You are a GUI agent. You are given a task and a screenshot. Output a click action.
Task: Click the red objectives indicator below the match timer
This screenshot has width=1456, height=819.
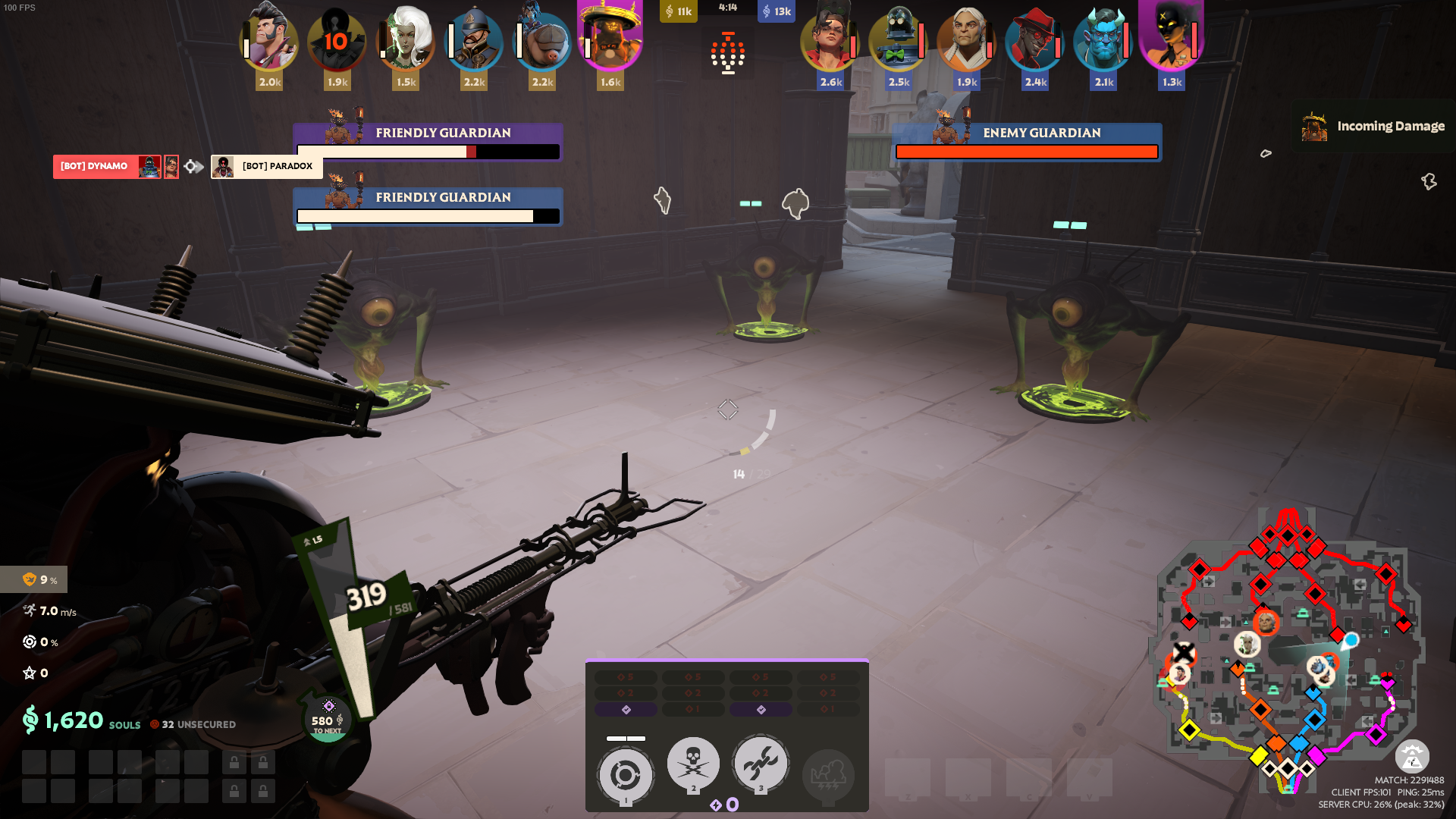tap(728, 53)
